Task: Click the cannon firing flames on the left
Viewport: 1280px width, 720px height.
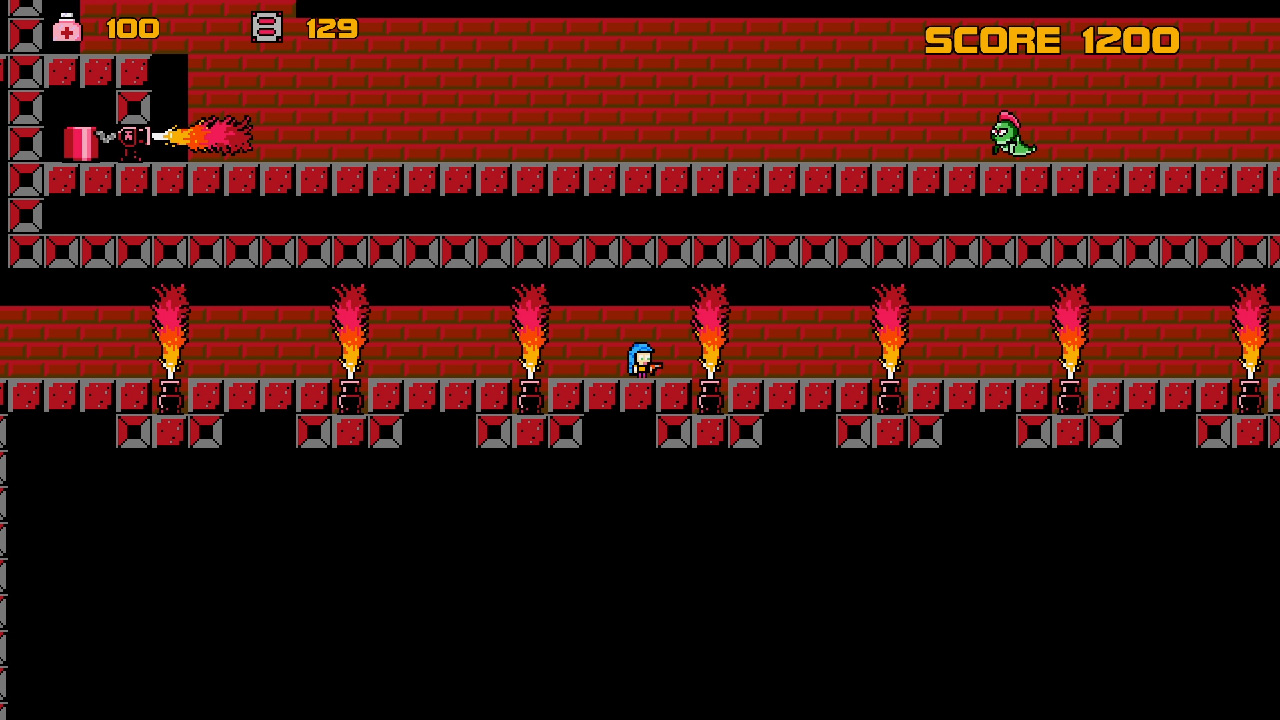Action: (130, 137)
